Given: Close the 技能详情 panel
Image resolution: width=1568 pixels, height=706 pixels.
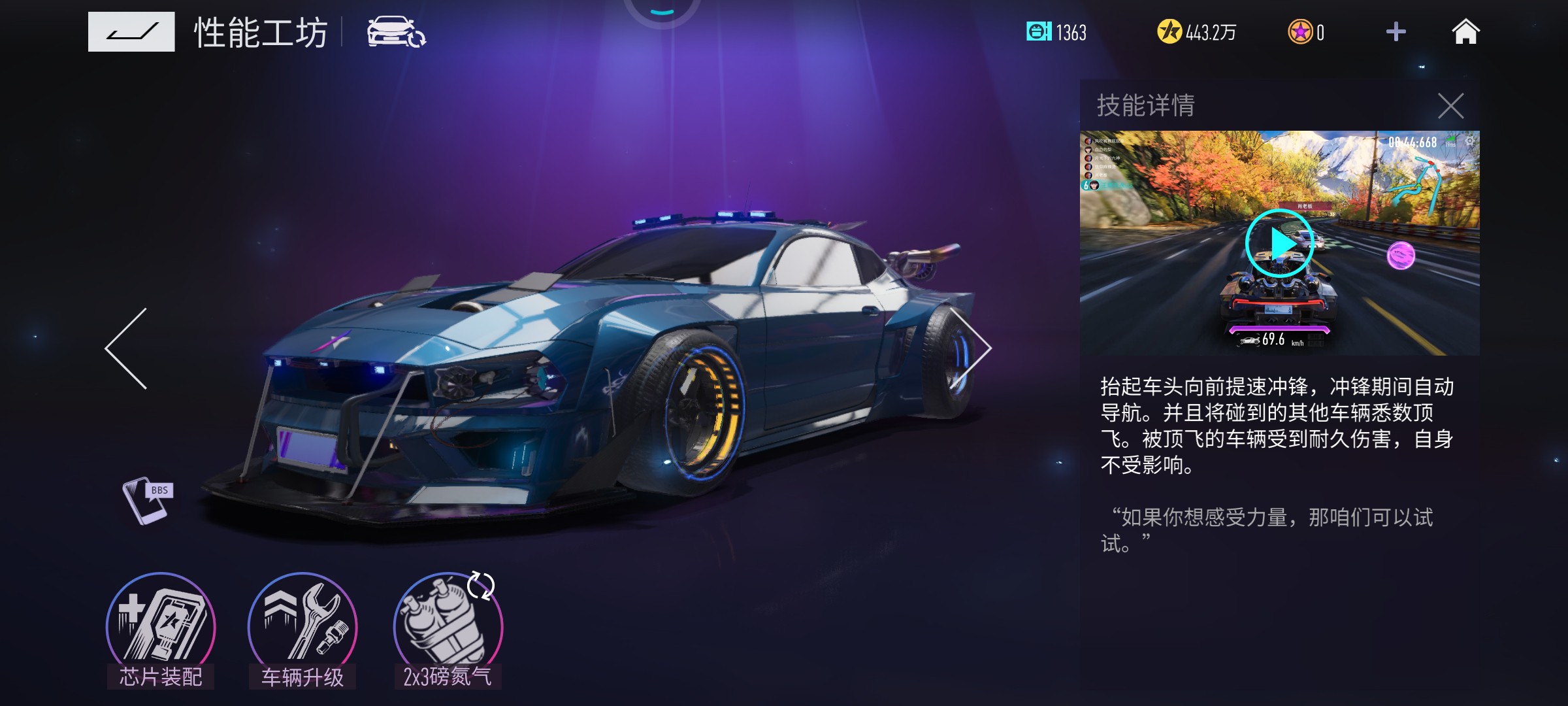Looking at the screenshot, I should [1450, 106].
